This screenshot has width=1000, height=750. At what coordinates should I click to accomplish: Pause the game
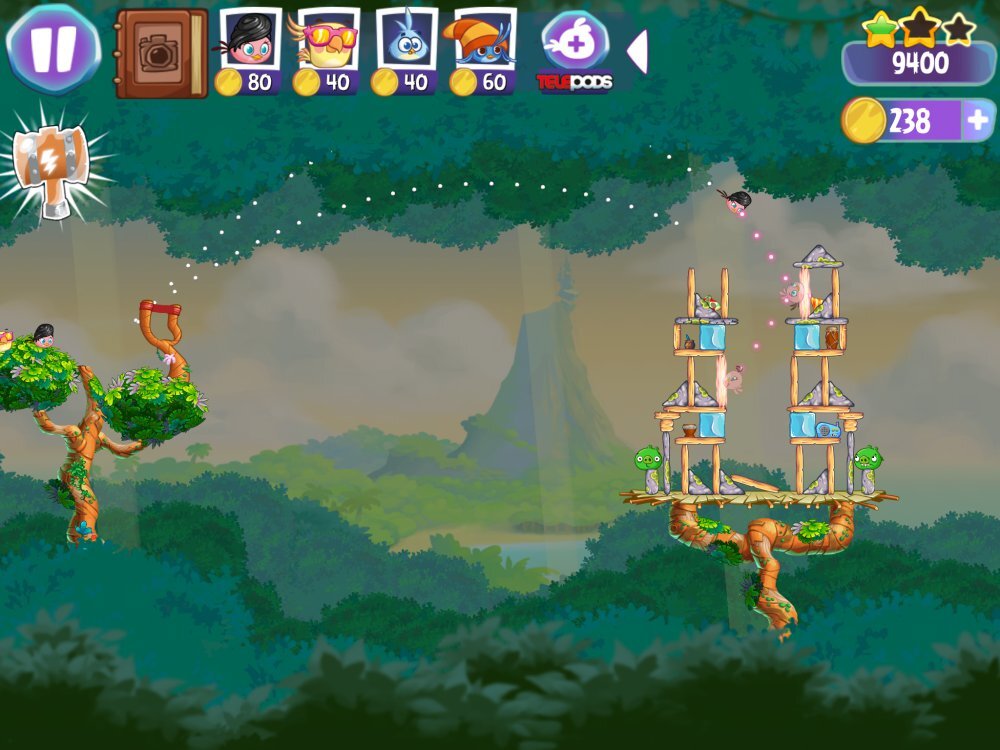pyautogui.click(x=52, y=48)
